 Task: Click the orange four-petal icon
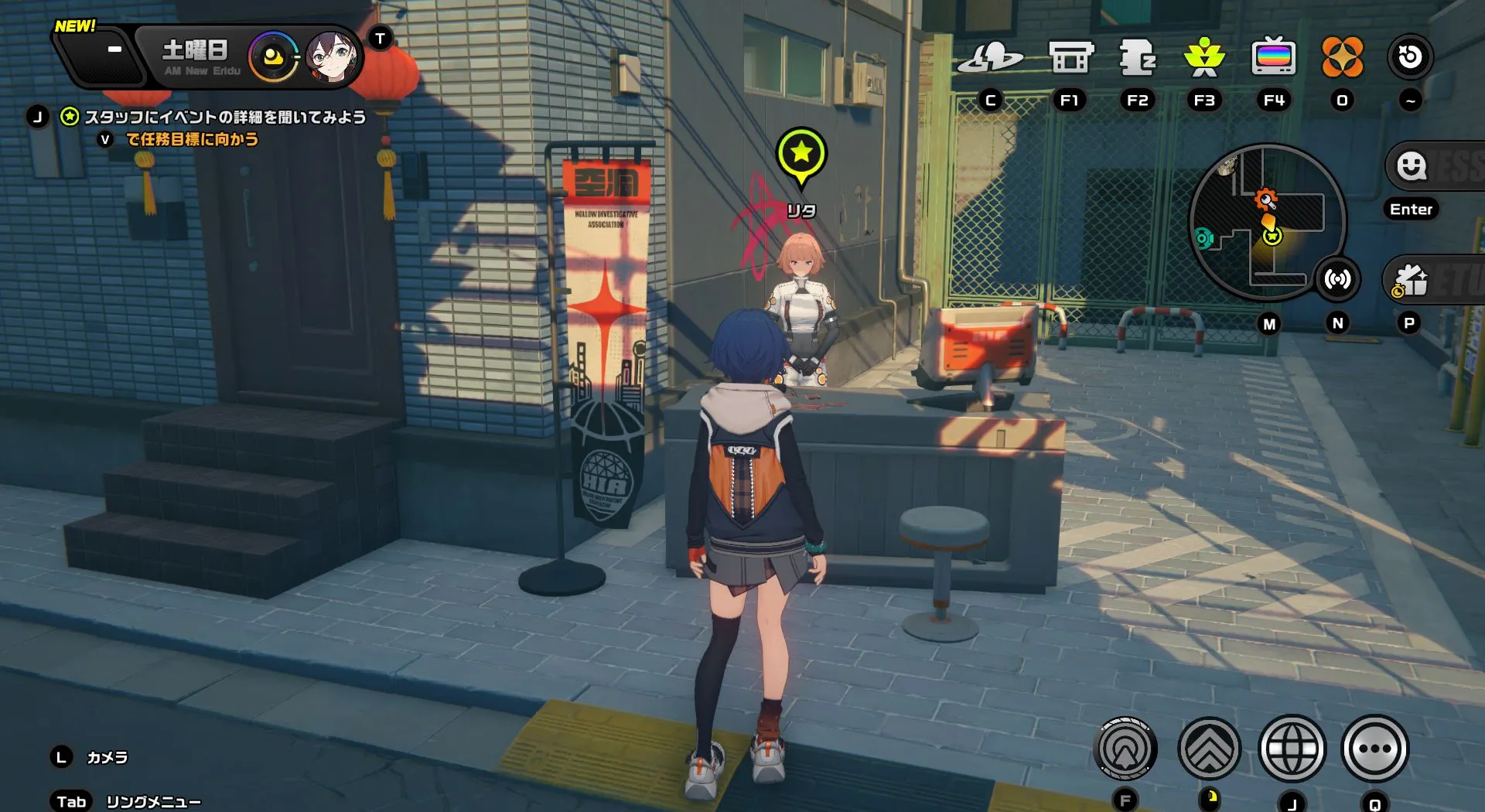point(1342,57)
